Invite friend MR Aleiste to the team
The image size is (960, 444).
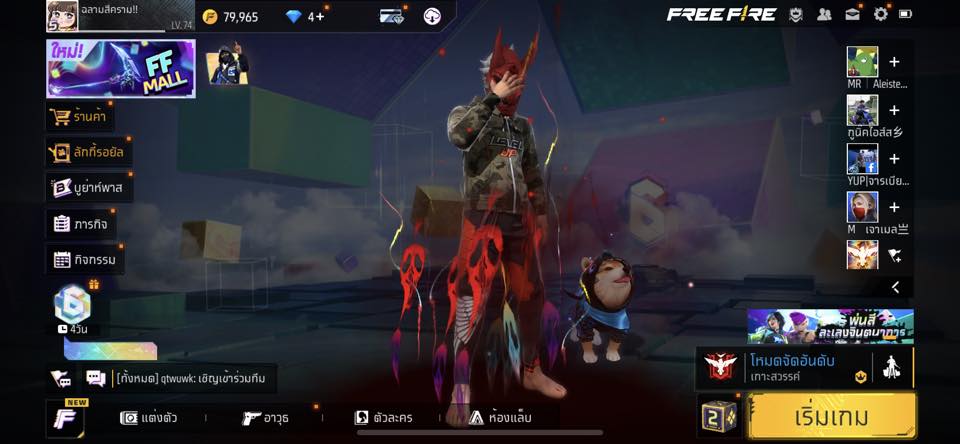tap(894, 62)
